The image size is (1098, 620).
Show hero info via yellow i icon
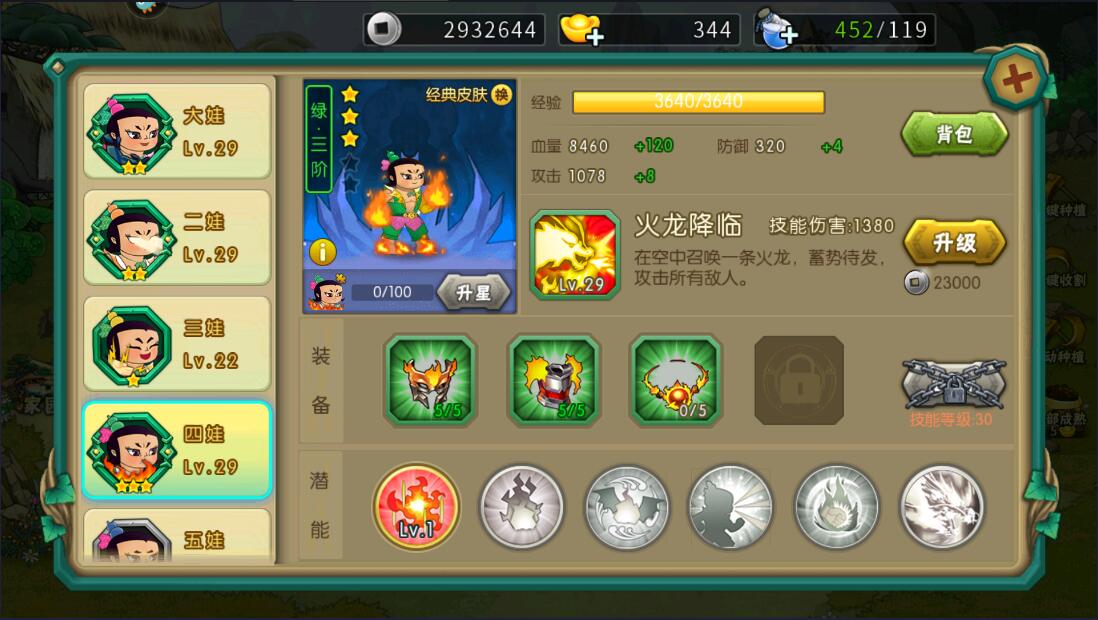322,251
